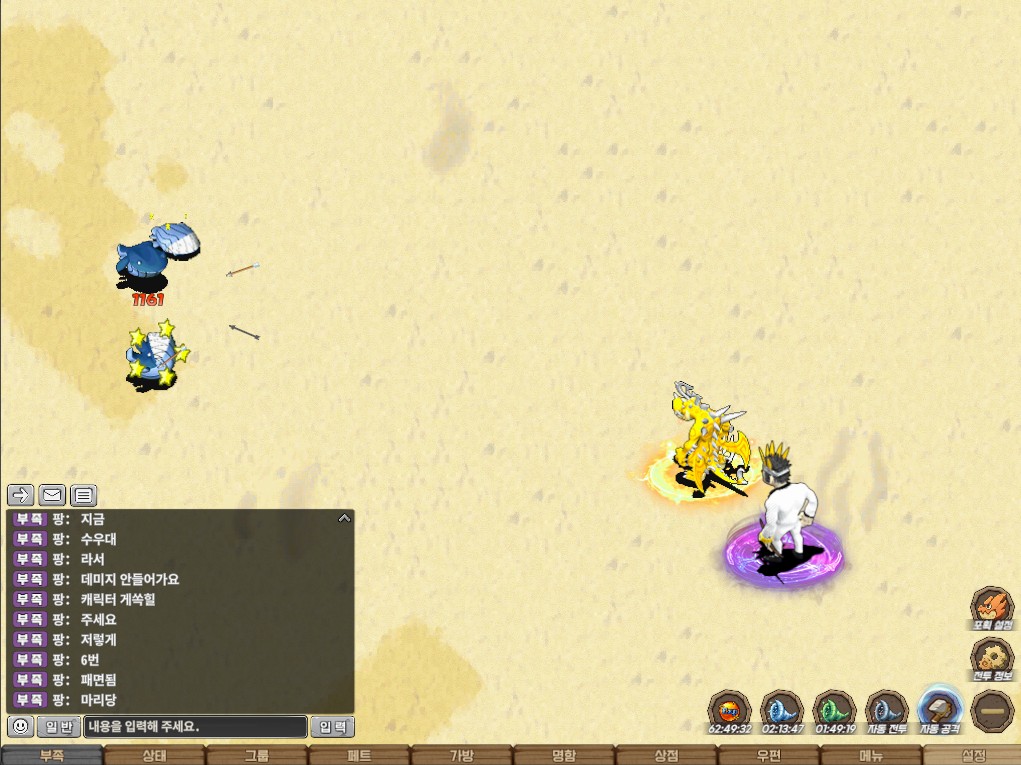Open the 펫트 (pet) menu
This screenshot has width=1021, height=765.
coord(359,756)
